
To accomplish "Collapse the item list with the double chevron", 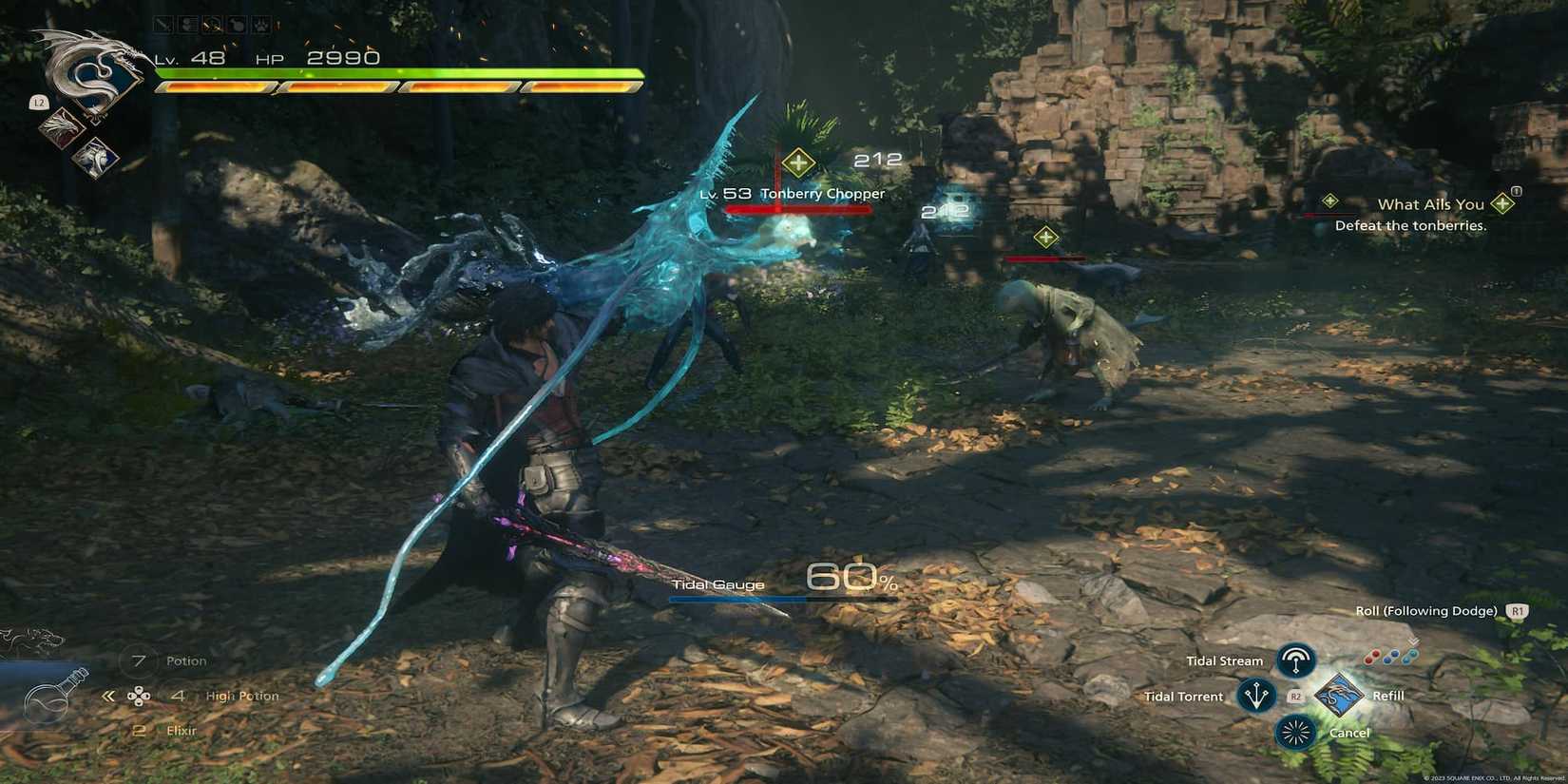I will point(107,695).
